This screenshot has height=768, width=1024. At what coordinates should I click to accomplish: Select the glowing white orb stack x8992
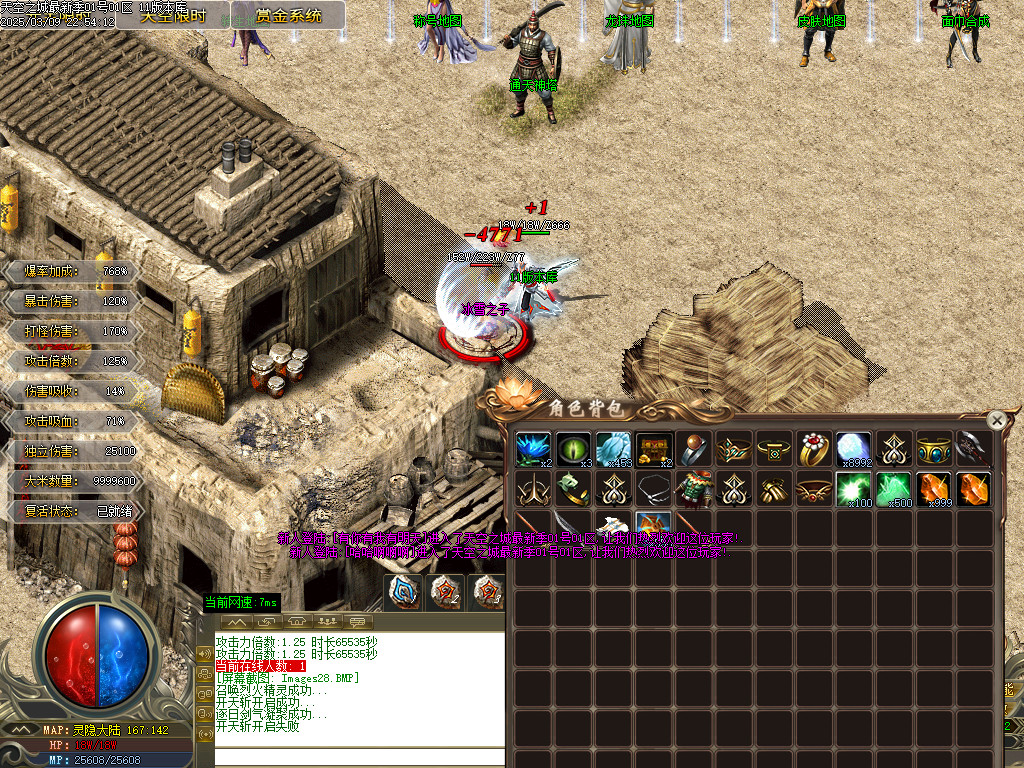(x=854, y=450)
